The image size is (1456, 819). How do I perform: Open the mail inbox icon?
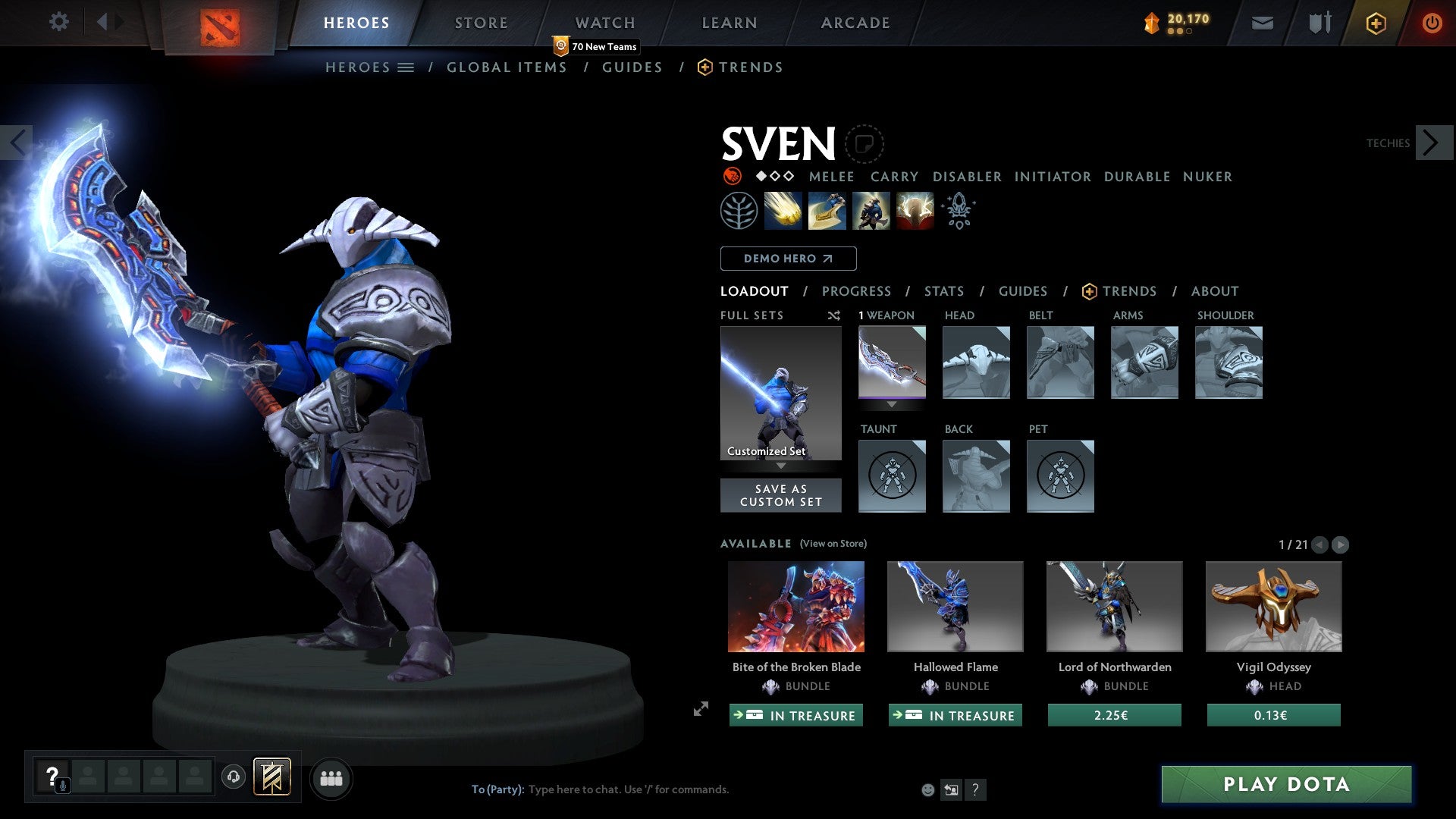point(1263,23)
